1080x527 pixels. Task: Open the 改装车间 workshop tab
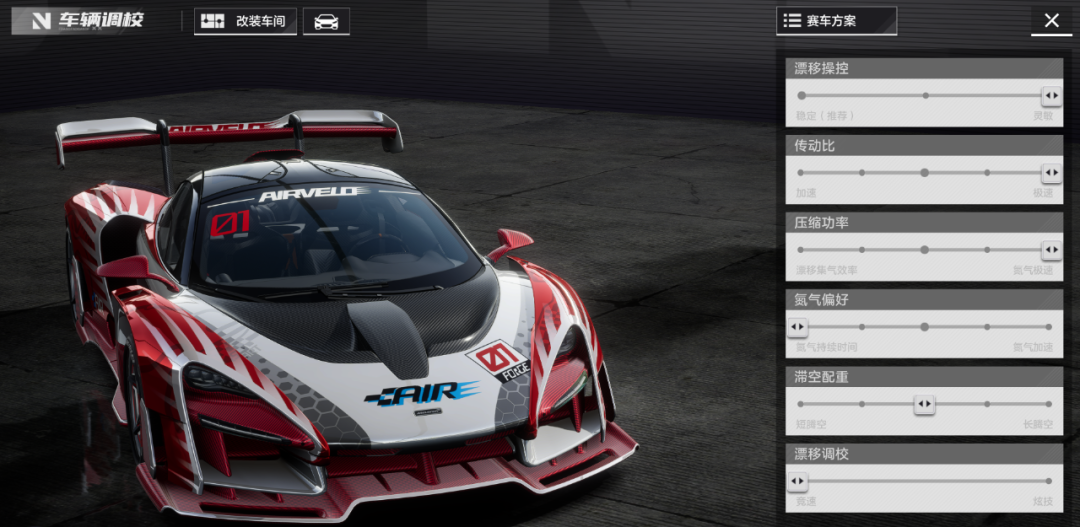[x=245, y=21]
